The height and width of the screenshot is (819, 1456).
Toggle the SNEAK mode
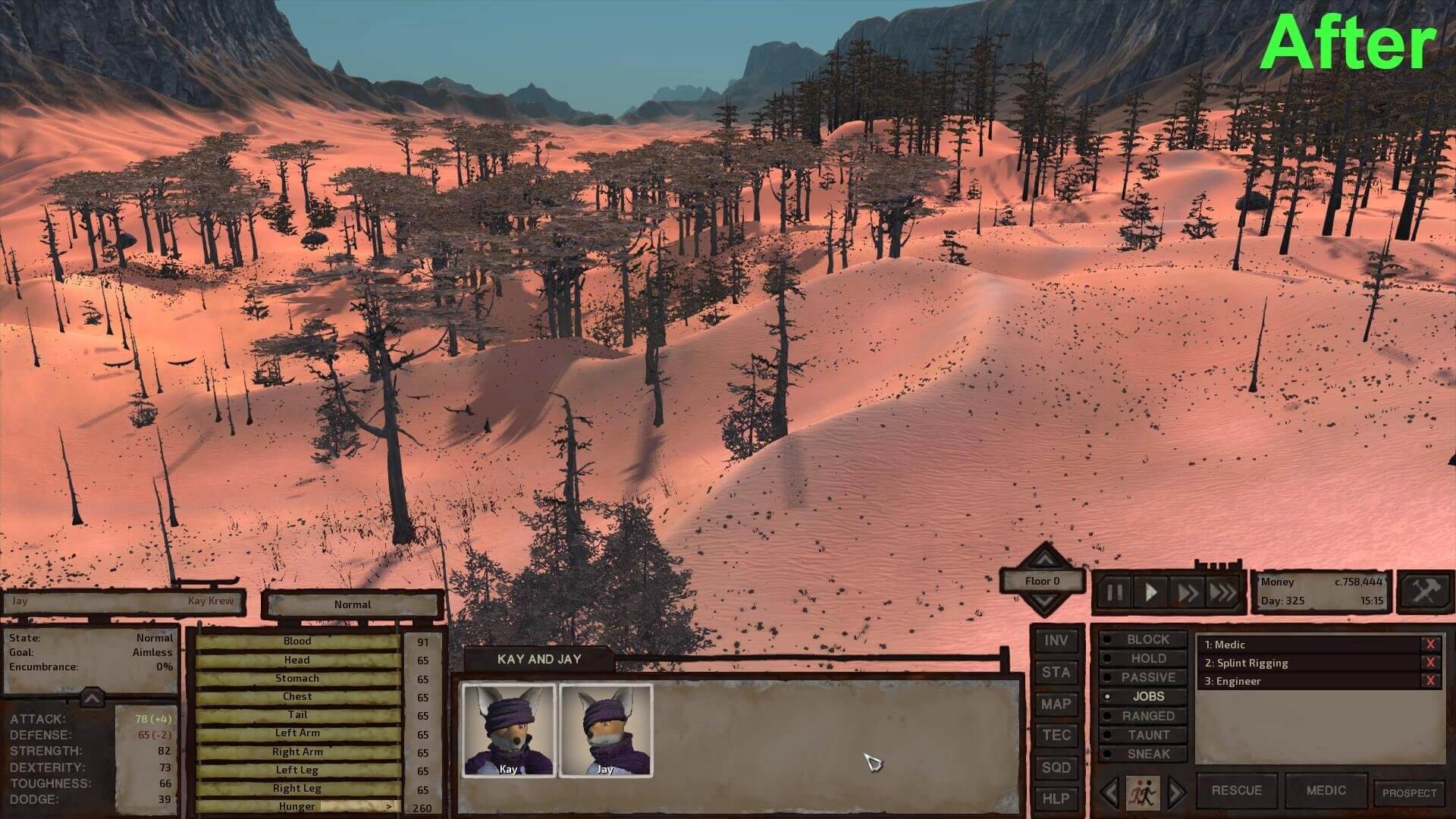click(1147, 755)
